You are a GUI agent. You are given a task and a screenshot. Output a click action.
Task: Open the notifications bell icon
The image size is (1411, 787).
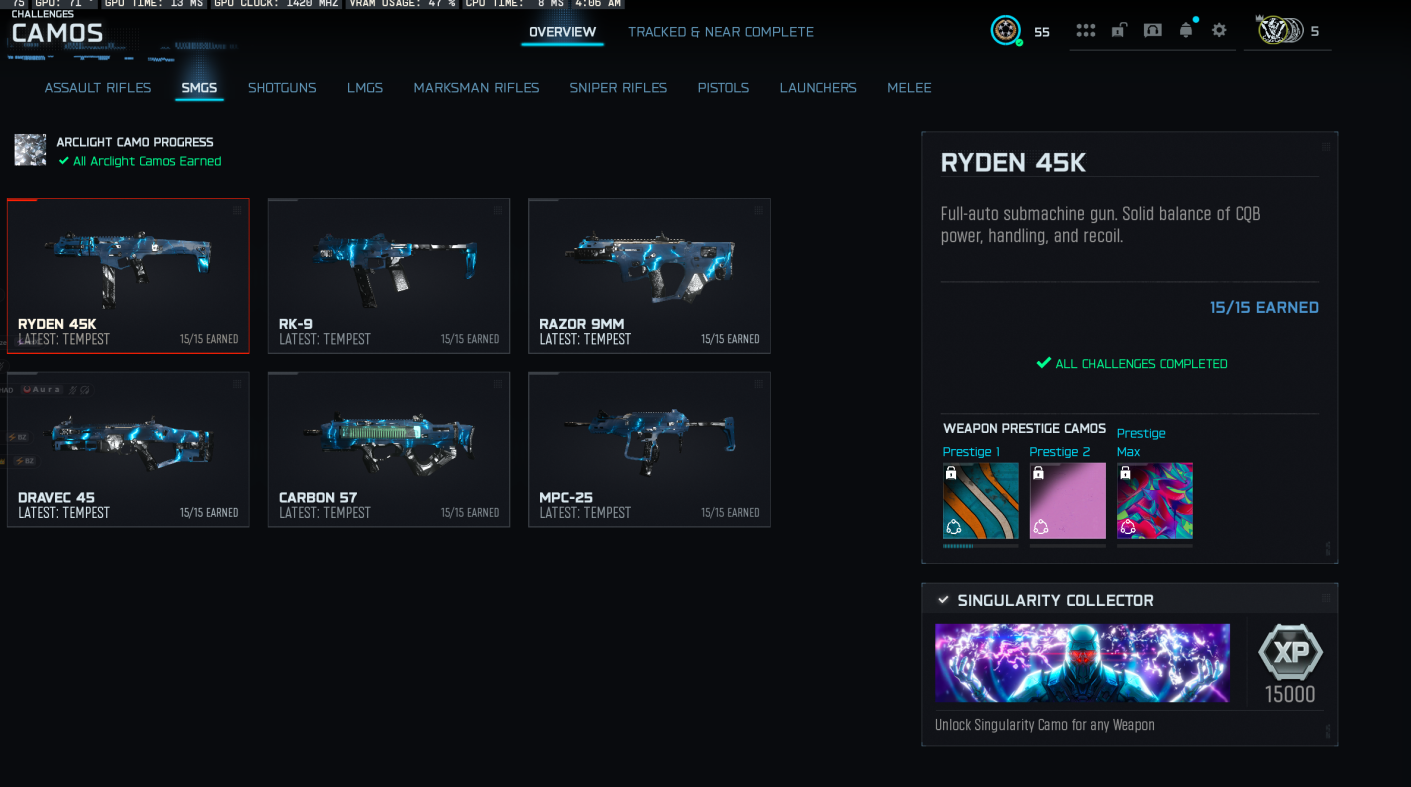(x=1186, y=31)
